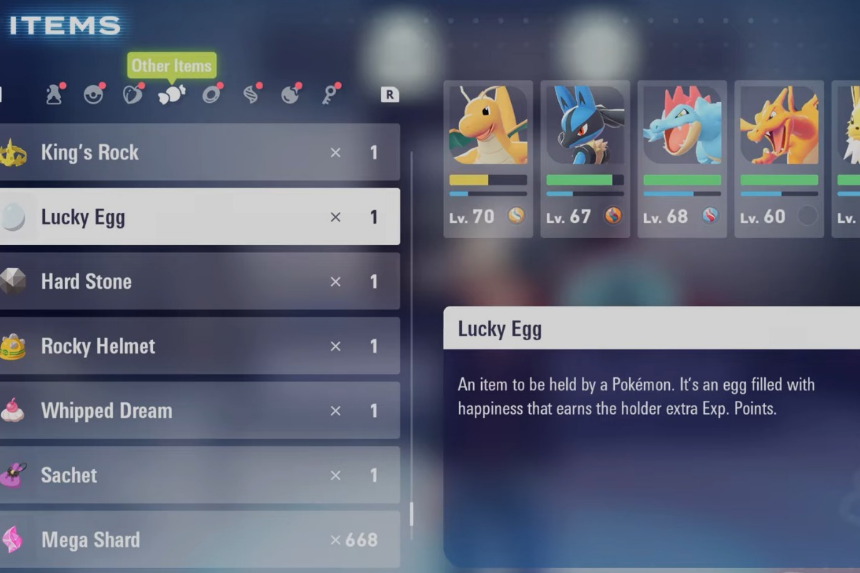Choose the Lucario party card

[585, 158]
